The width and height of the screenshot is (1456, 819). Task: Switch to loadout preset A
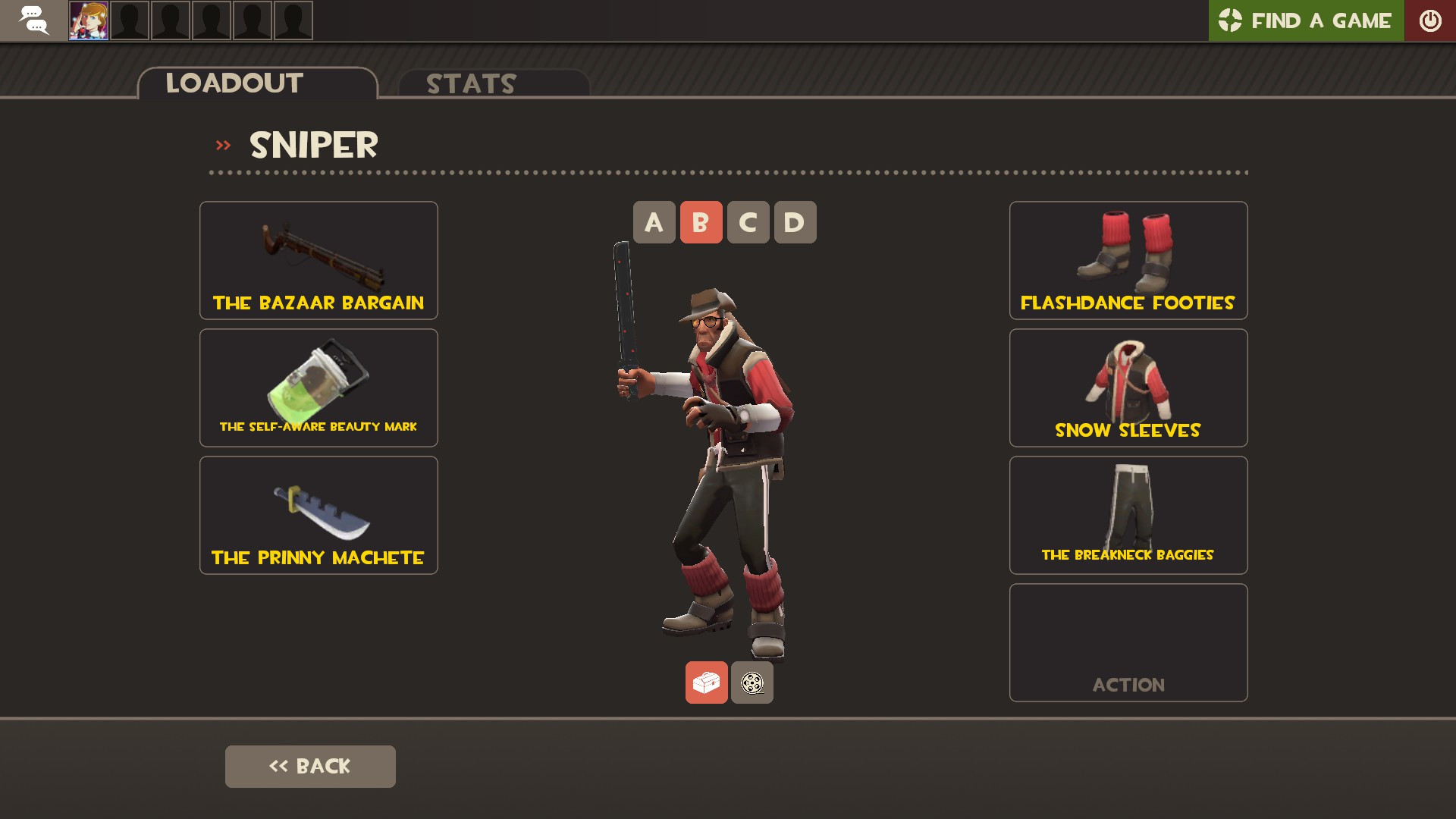[654, 222]
